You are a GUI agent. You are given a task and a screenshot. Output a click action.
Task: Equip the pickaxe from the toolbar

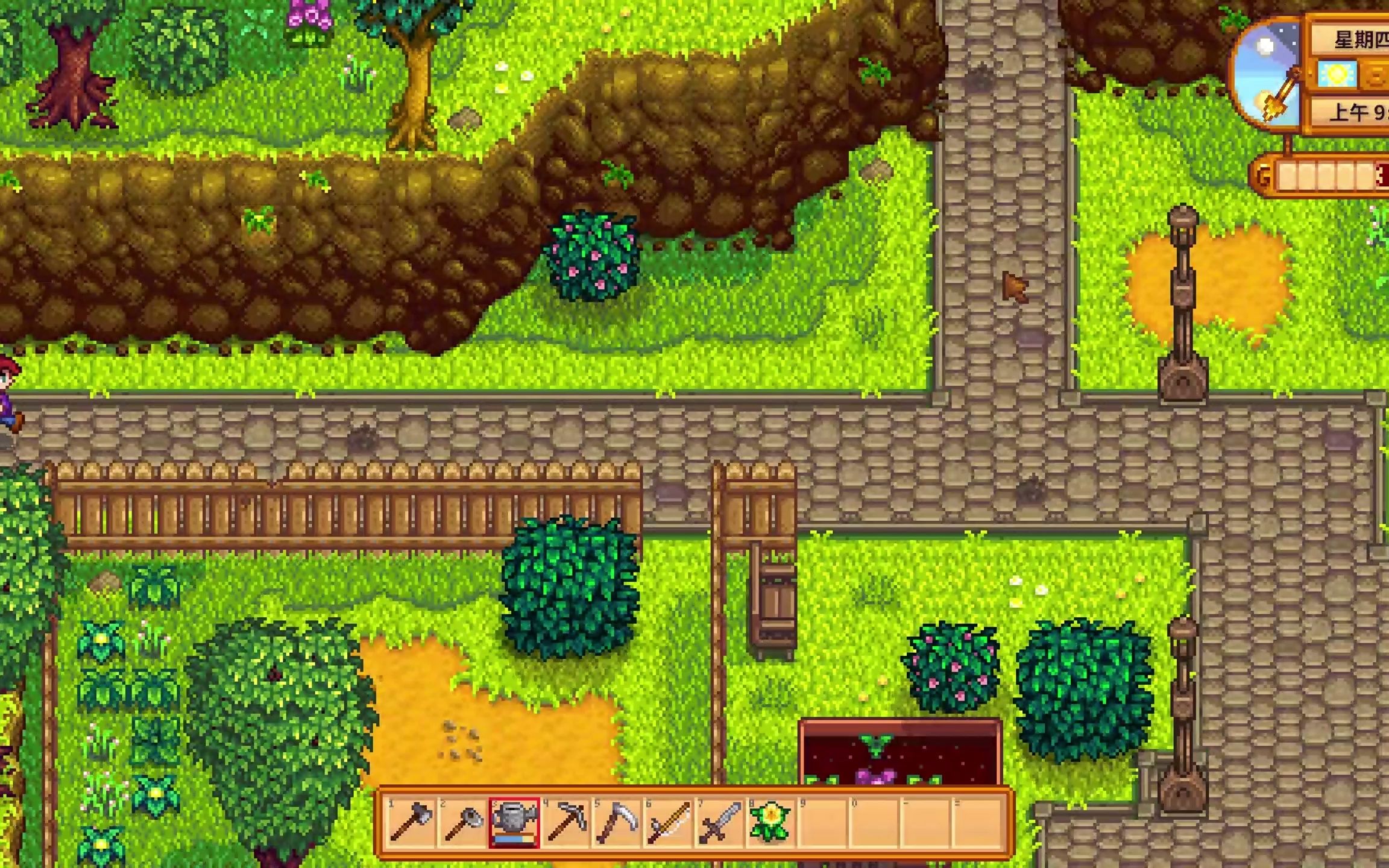click(565, 822)
